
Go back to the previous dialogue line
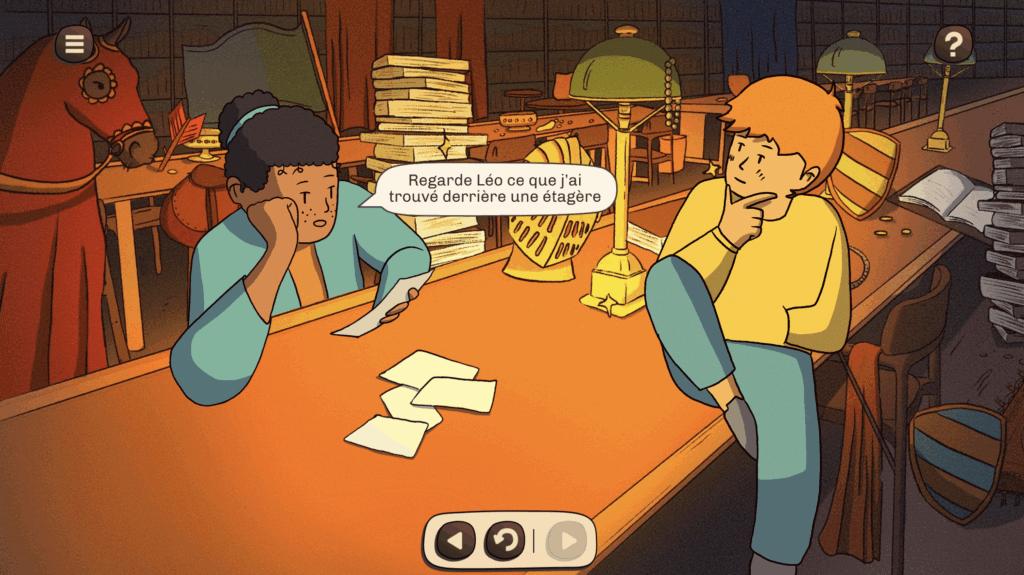coord(455,542)
